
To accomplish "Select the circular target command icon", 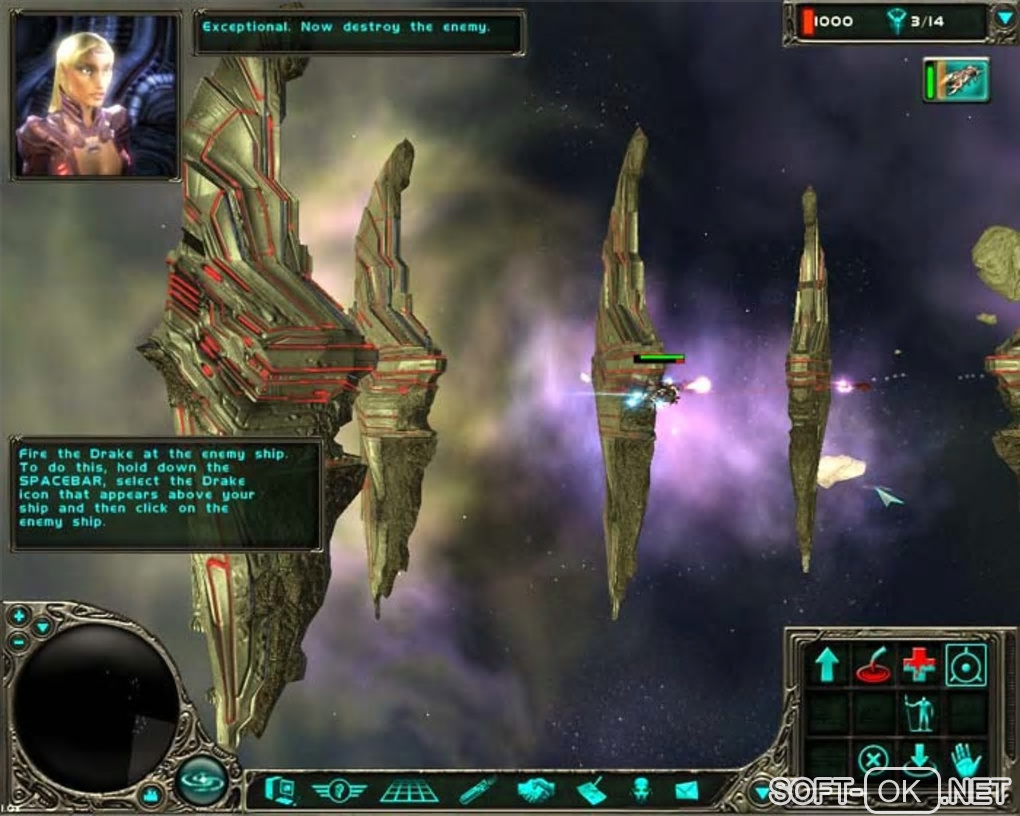I will coord(965,665).
